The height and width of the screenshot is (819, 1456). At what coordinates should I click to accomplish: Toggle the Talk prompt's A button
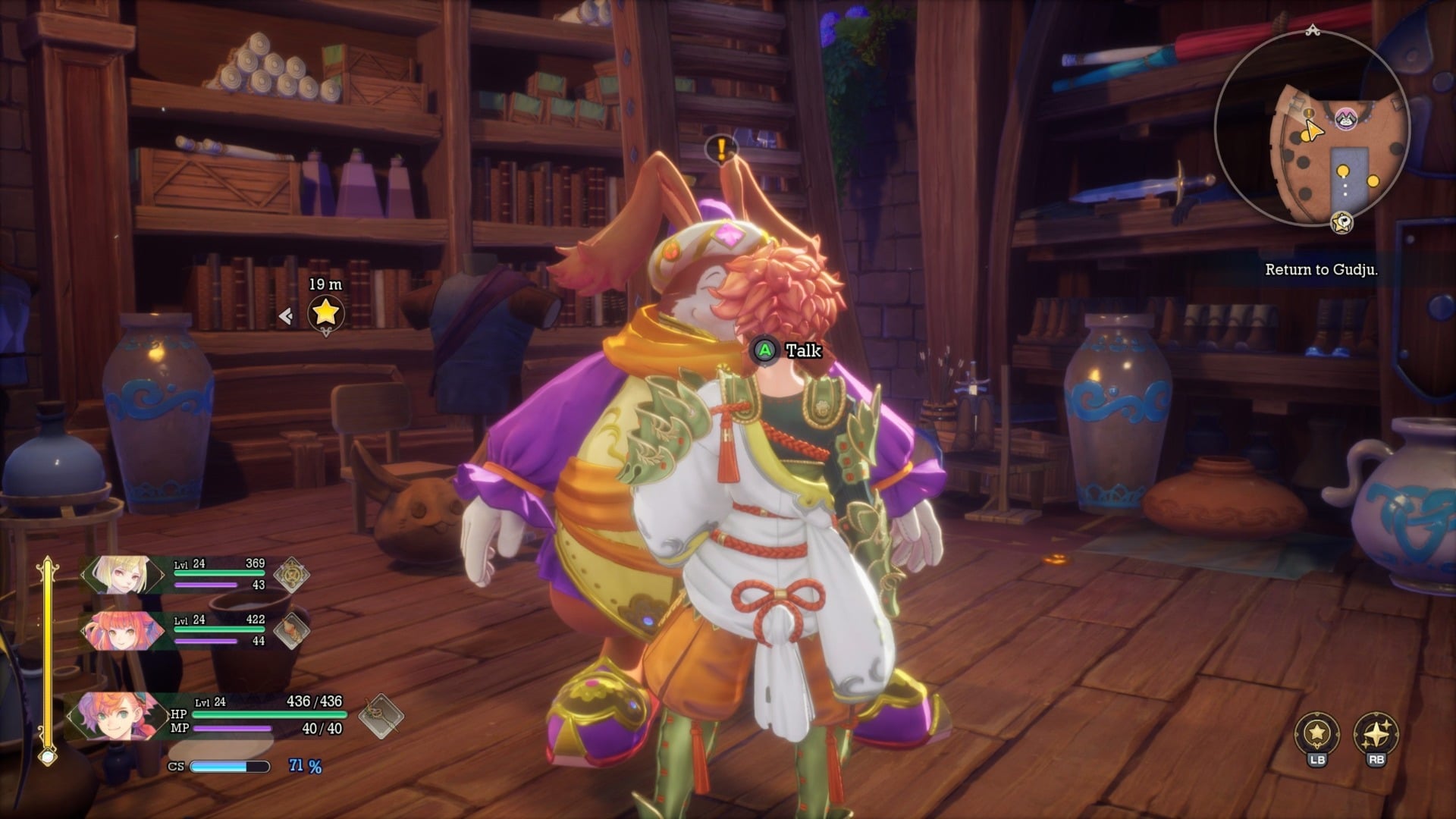point(765,351)
